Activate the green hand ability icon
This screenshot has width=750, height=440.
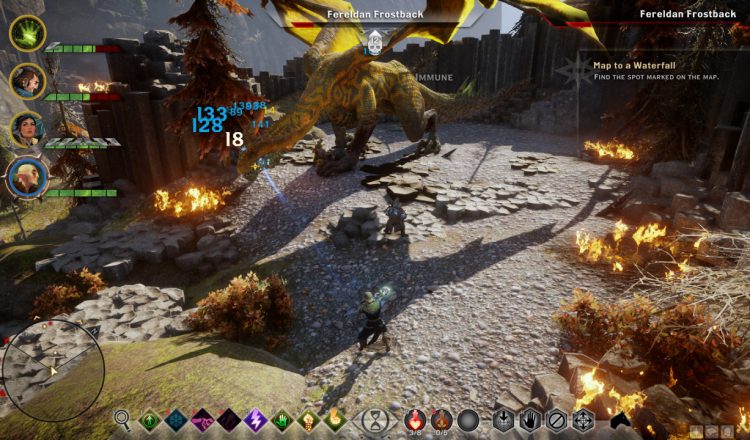(281, 420)
